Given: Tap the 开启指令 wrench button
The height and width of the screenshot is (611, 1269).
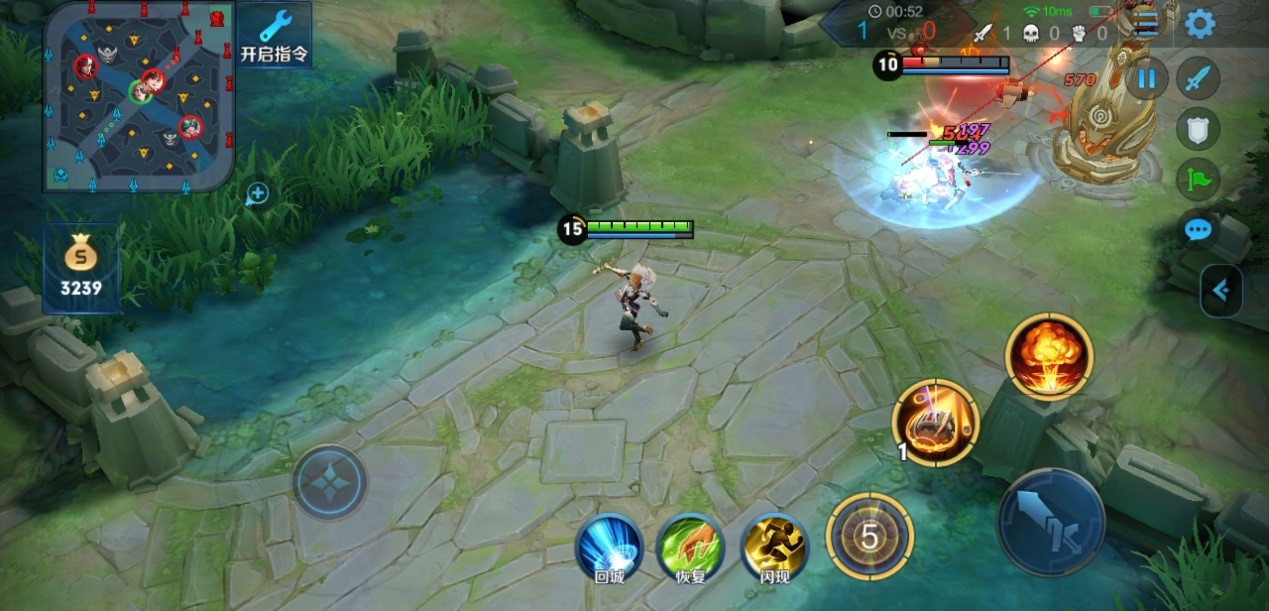Looking at the screenshot, I should [275, 34].
